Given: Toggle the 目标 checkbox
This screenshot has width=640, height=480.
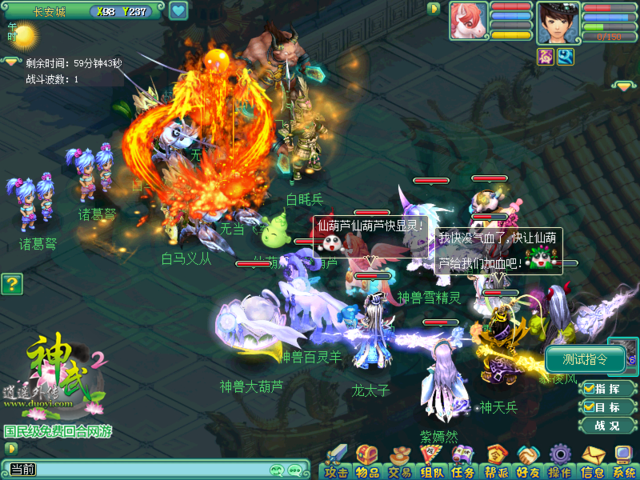Looking at the screenshot, I should pos(590,407).
